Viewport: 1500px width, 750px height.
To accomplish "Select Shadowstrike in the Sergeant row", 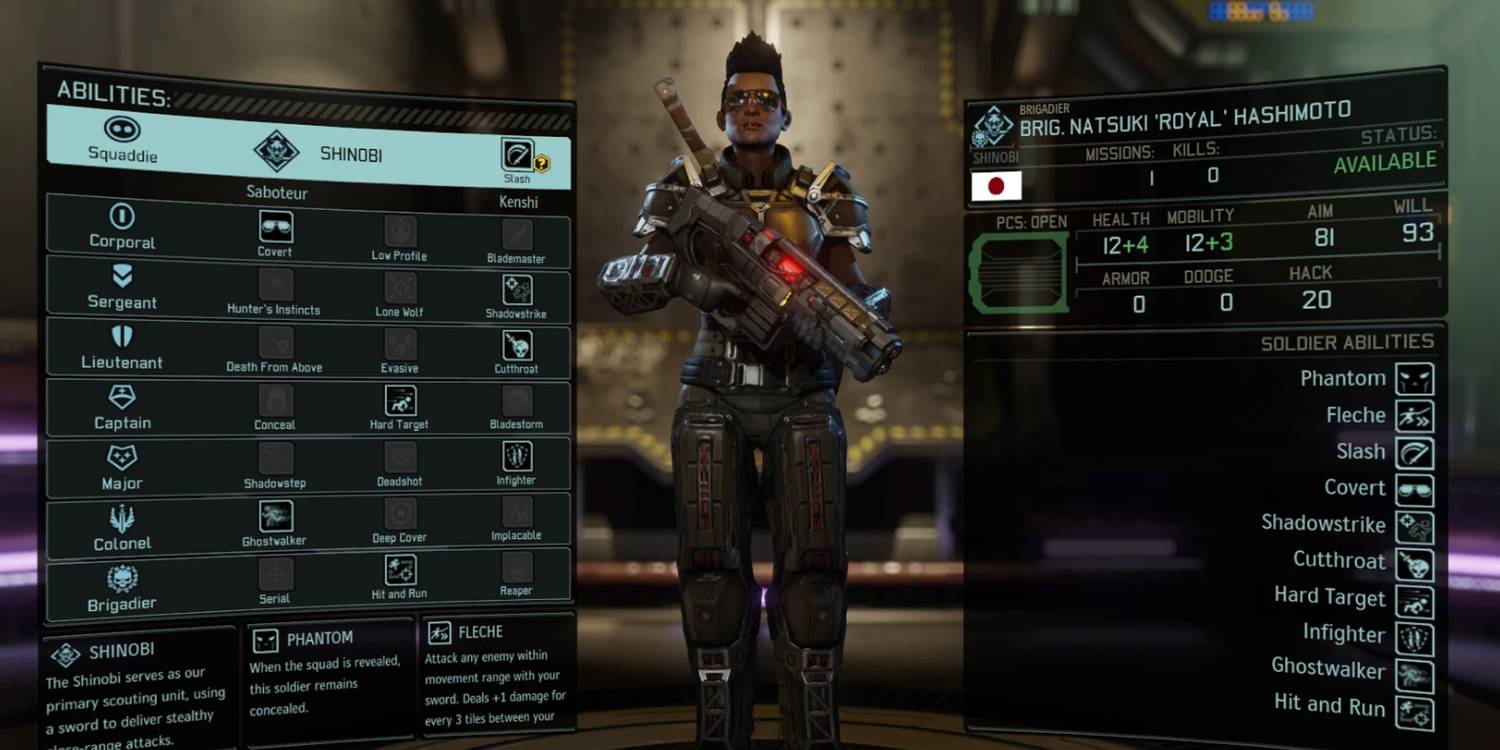I will pyautogui.click(x=516, y=290).
